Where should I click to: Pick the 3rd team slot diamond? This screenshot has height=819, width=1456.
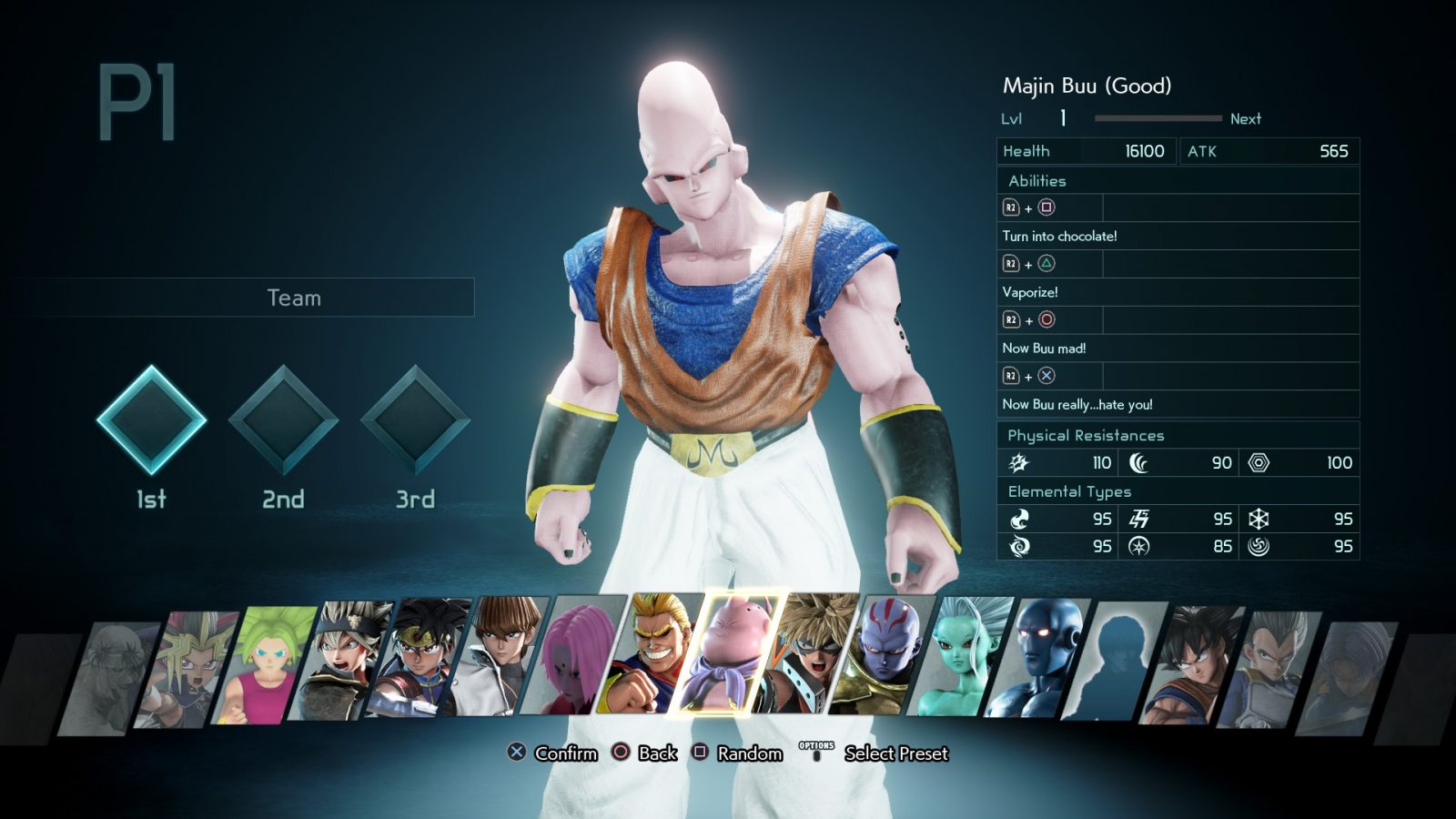pyautogui.click(x=415, y=420)
